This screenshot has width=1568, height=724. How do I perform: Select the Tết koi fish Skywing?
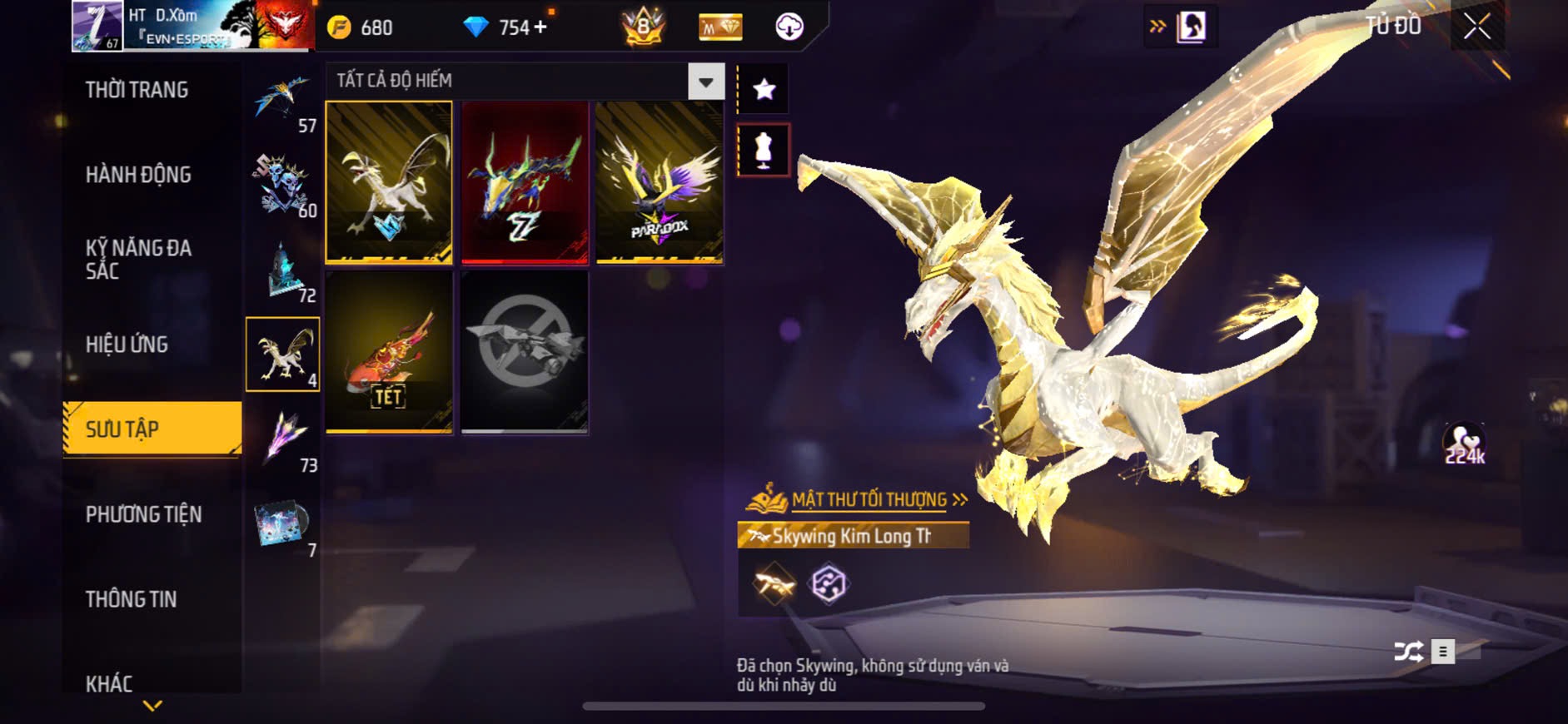pyautogui.click(x=389, y=352)
